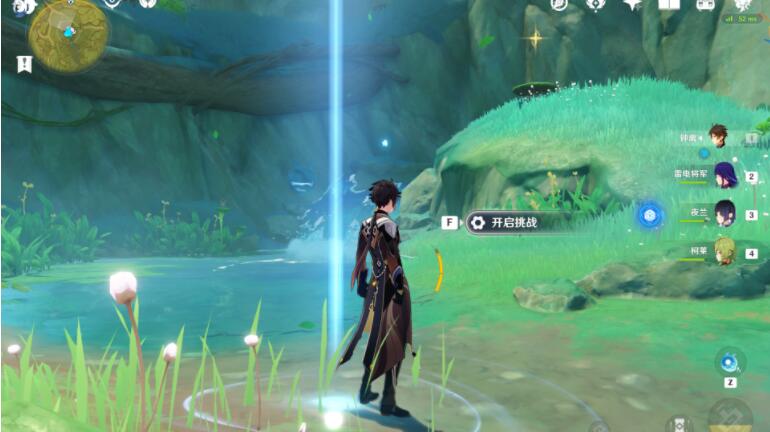
Task: Switch to party member 钟离
Action: 718,136
